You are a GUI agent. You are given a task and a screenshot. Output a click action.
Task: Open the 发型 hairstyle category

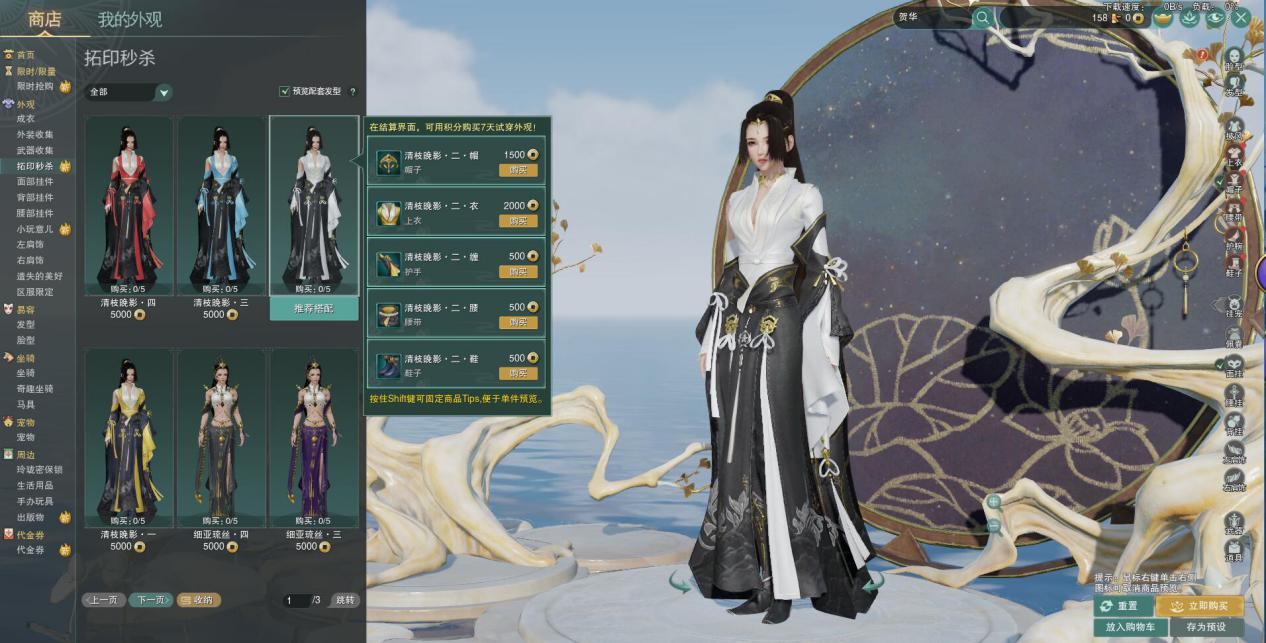[x=26, y=325]
